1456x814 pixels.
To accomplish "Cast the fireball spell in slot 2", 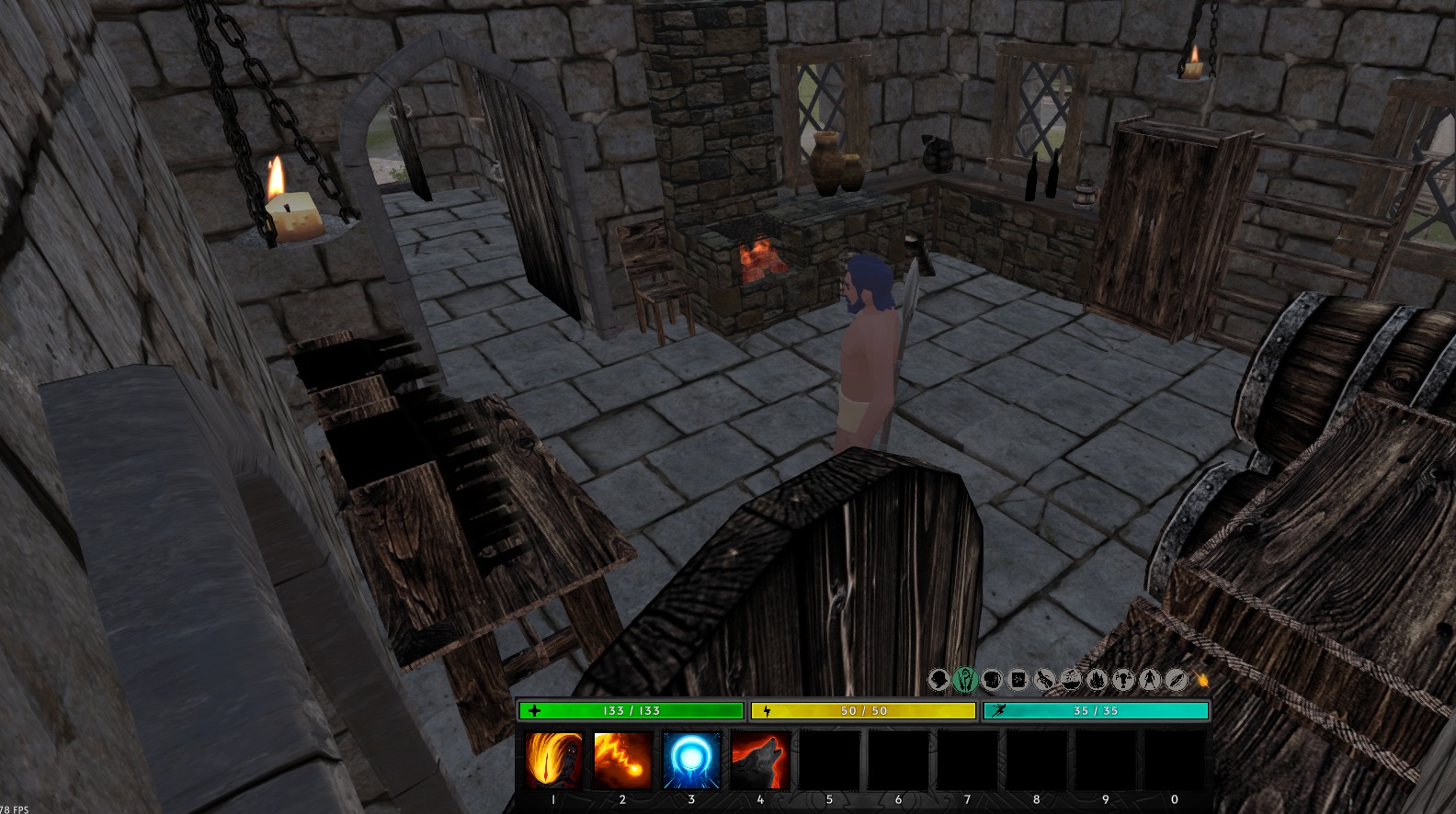I will point(622,760).
